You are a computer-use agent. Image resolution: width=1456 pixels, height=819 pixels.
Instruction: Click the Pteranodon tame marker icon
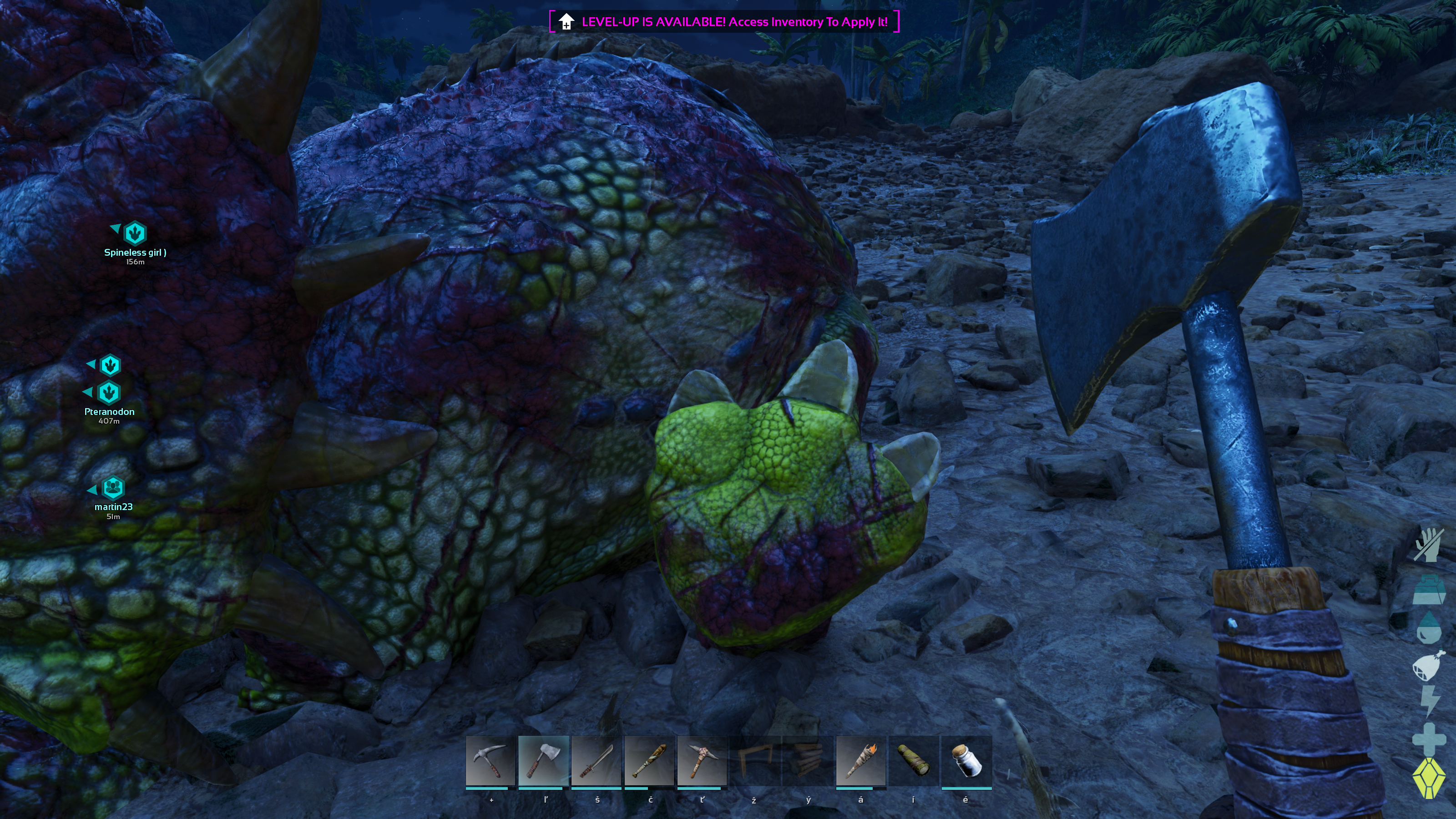pyautogui.click(x=109, y=393)
